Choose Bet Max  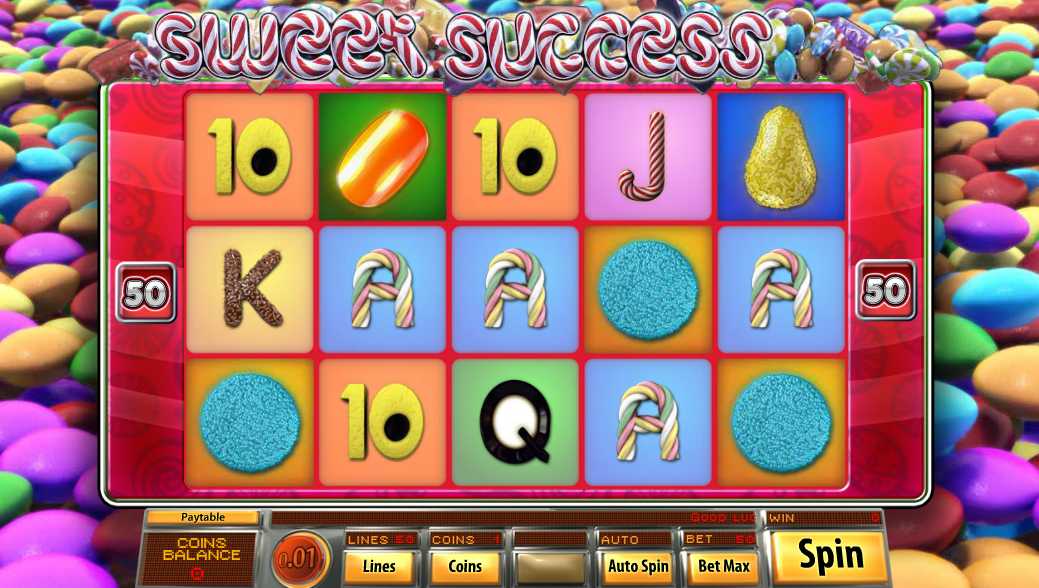(724, 566)
